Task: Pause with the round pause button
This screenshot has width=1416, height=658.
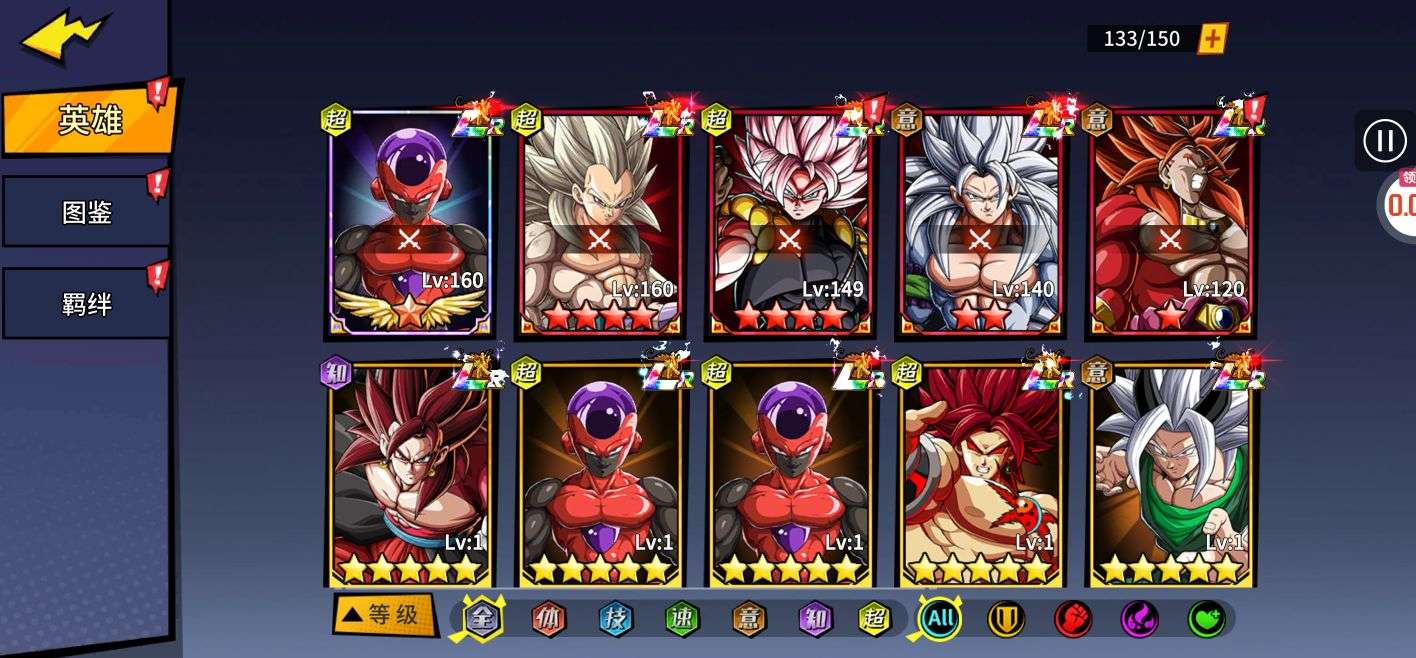Action: tap(1384, 140)
